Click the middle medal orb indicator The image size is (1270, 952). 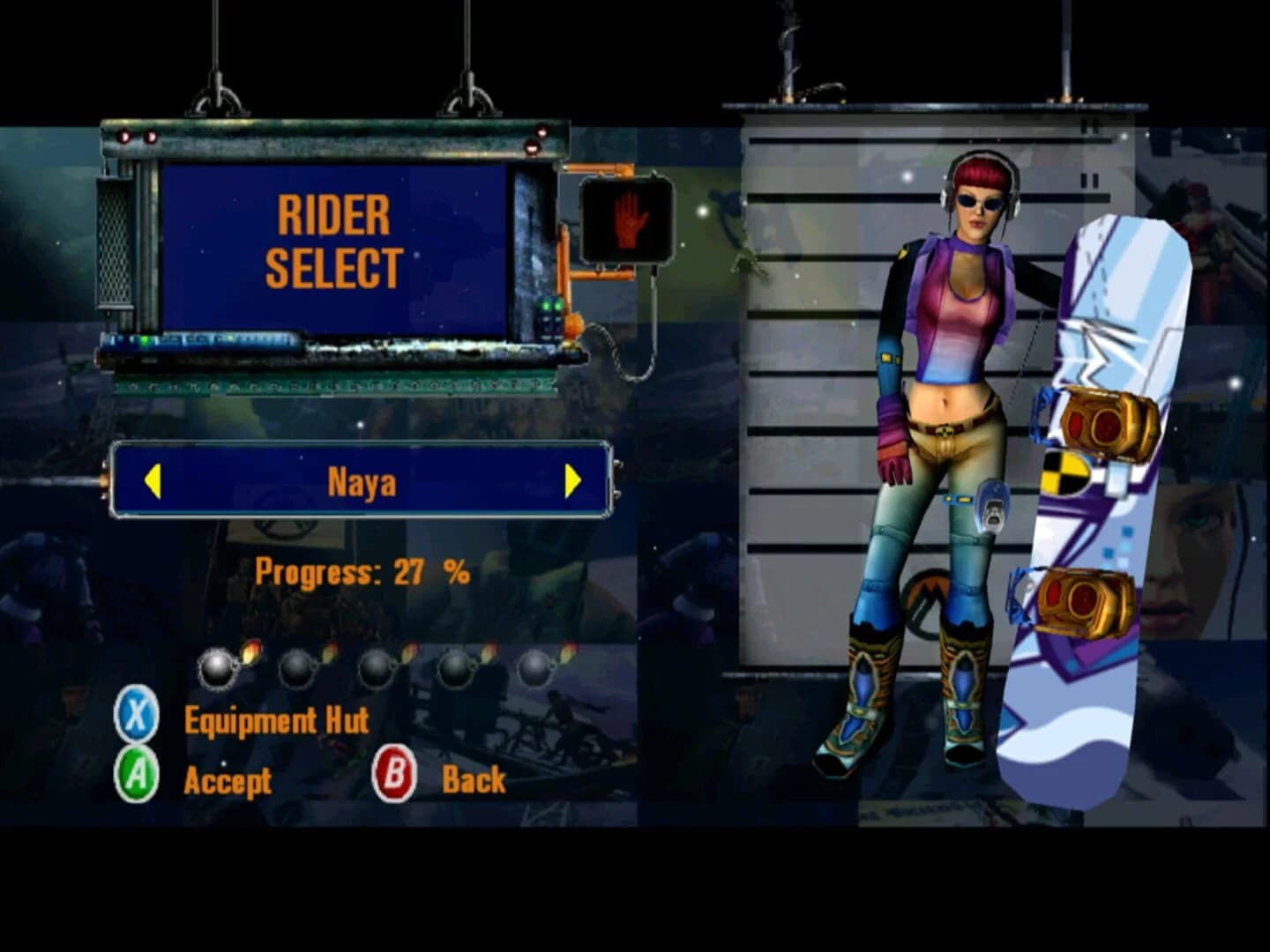[x=379, y=667]
